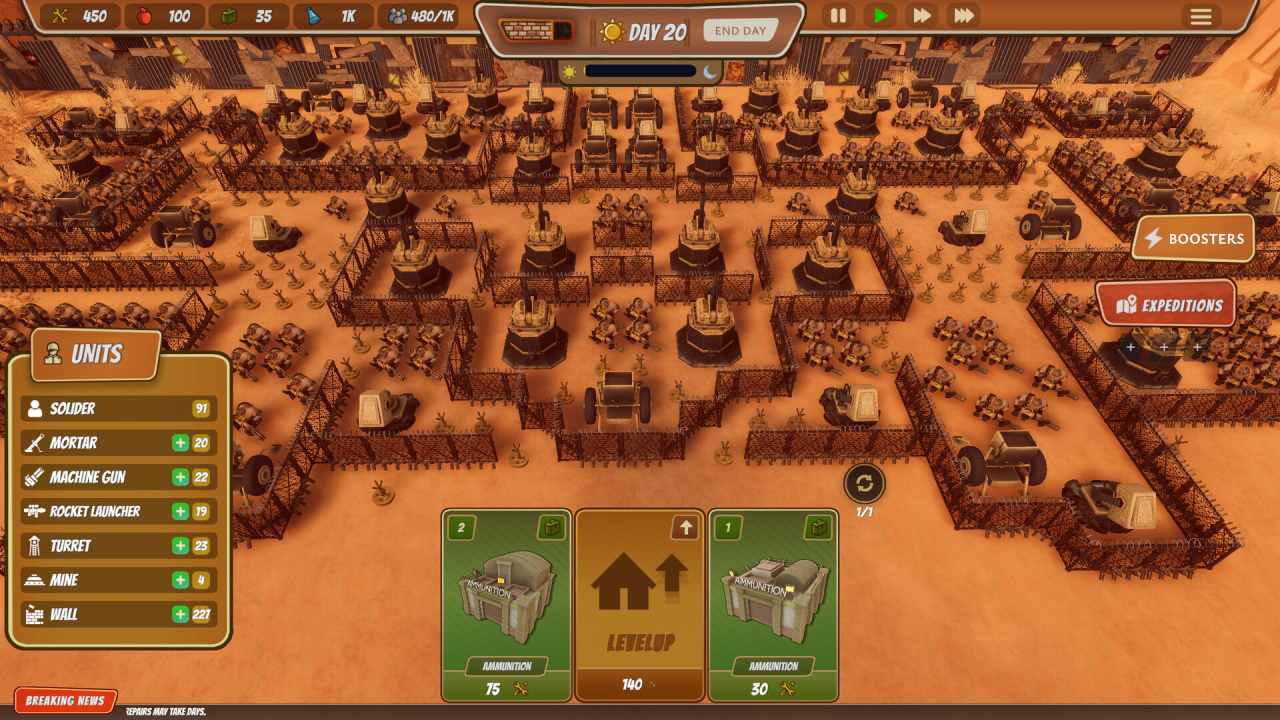Switch to double fast-forward speed
The width and height of the screenshot is (1280, 720).
[921, 16]
